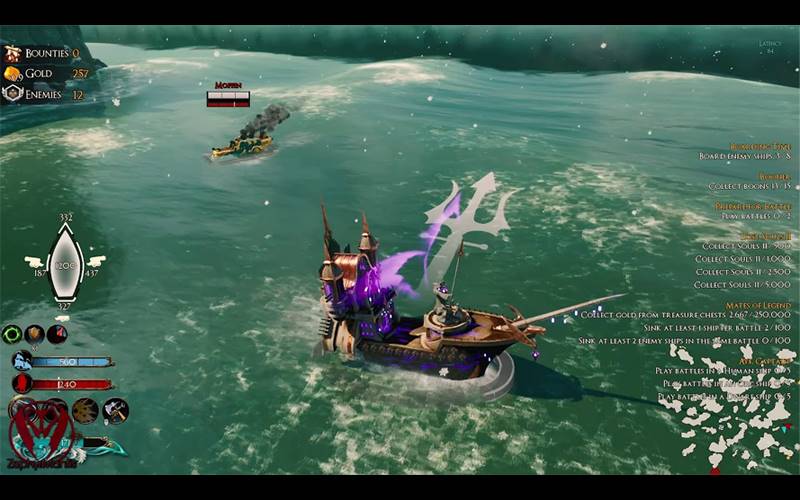Select the shield status icon
Screen dimensions: 800x500
click(x=35, y=334)
